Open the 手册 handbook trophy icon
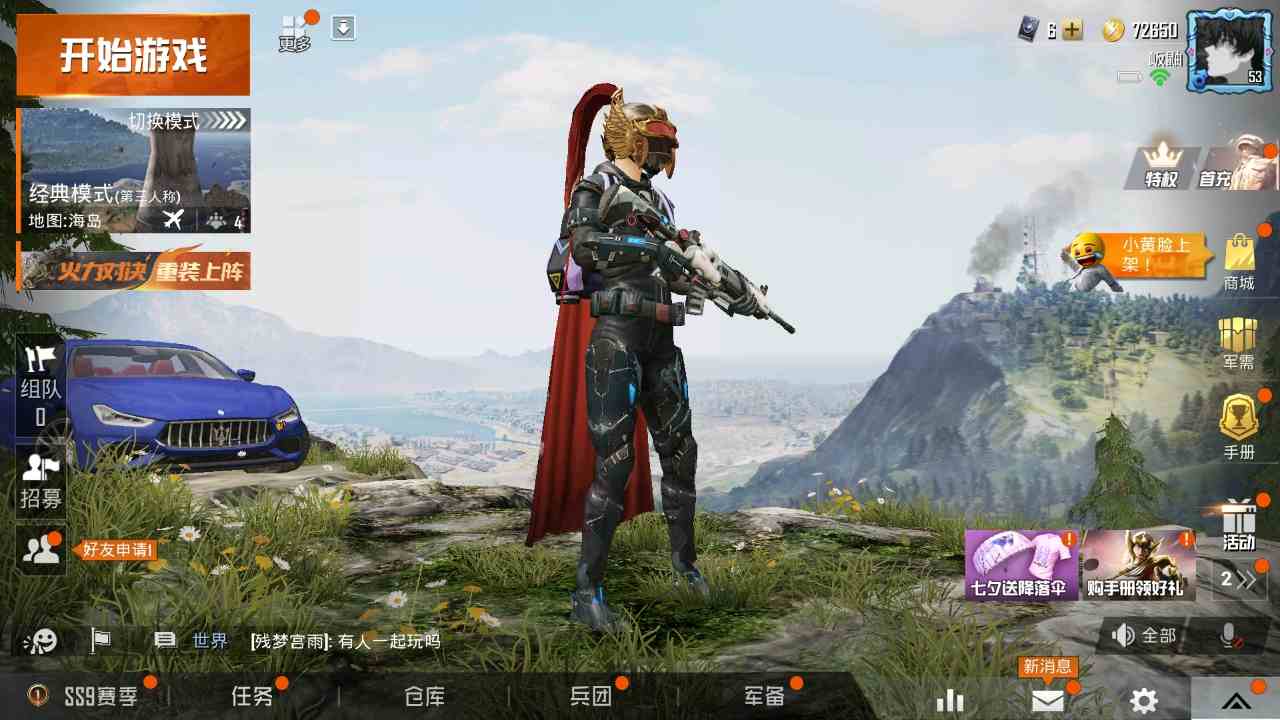Image resolution: width=1280 pixels, height=720 pixels. tap(1240, 420)
